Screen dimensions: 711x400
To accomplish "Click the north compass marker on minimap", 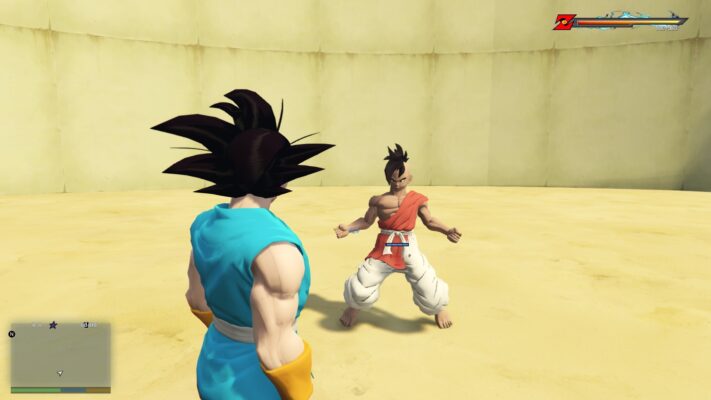I will [x=13, y=333].
